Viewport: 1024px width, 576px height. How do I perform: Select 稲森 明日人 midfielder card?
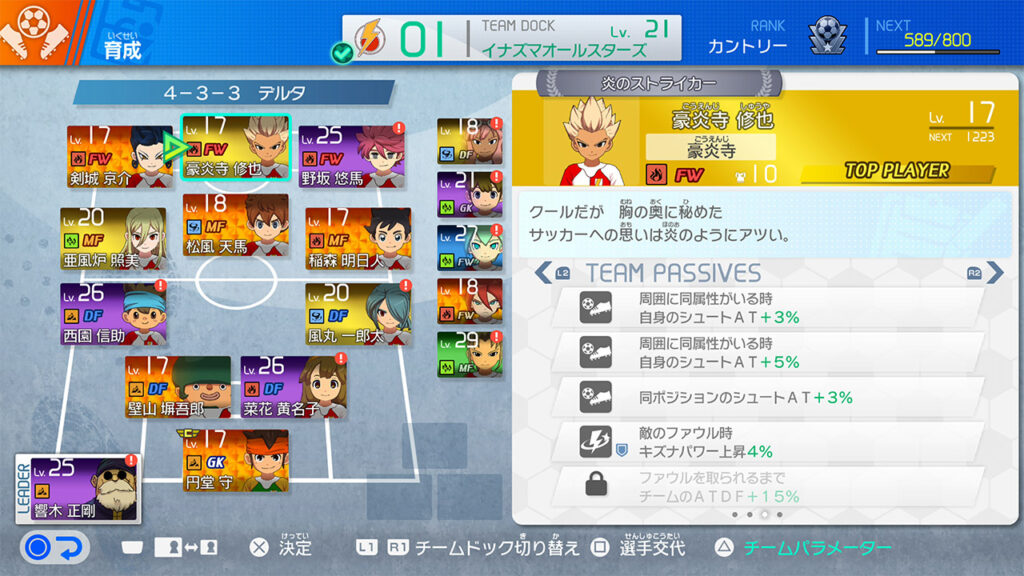pyautogui.click(x=358, y=237)
